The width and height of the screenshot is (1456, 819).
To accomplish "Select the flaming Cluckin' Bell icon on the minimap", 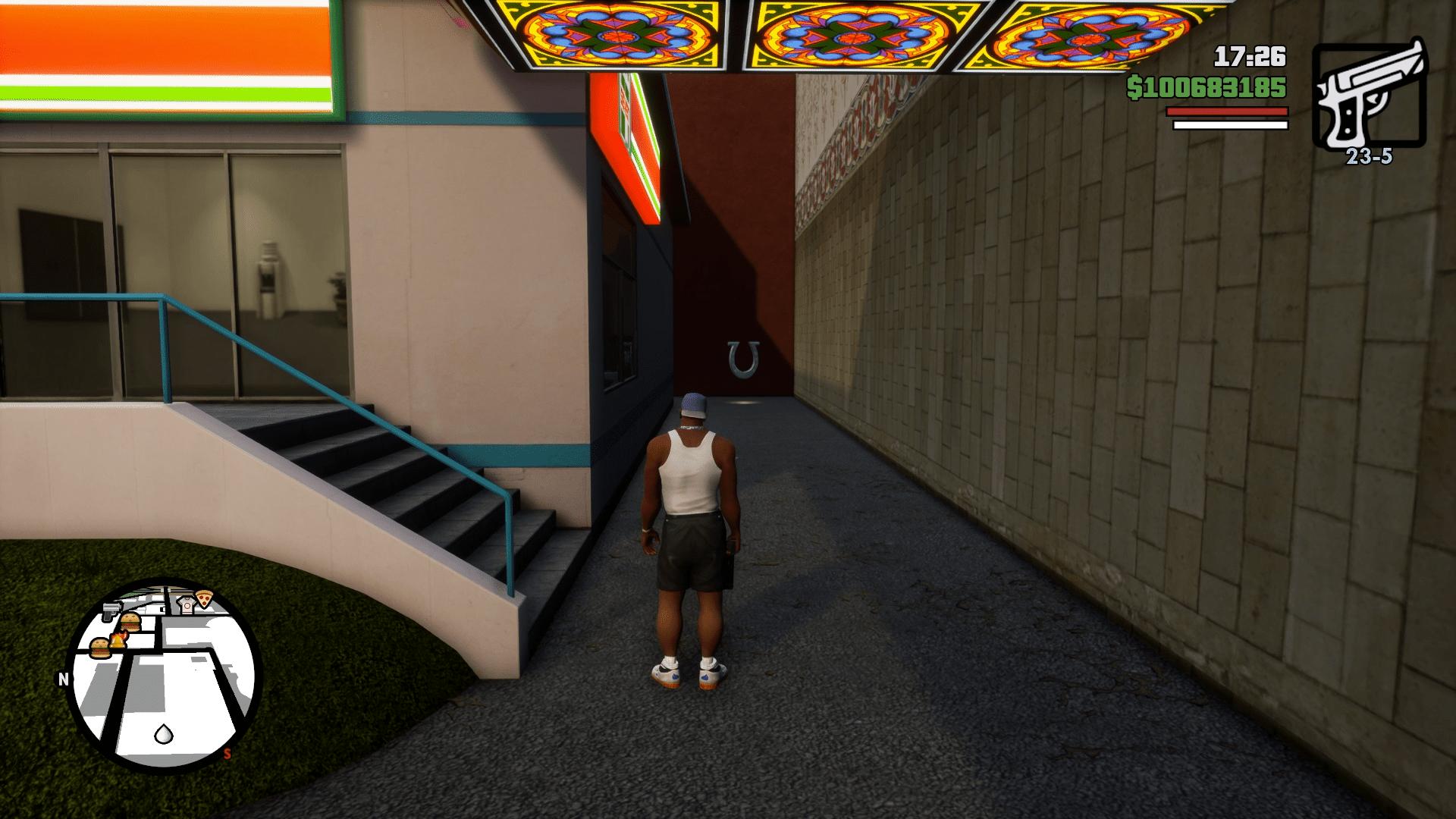I will pyautogui.click(x=118, y=639).
